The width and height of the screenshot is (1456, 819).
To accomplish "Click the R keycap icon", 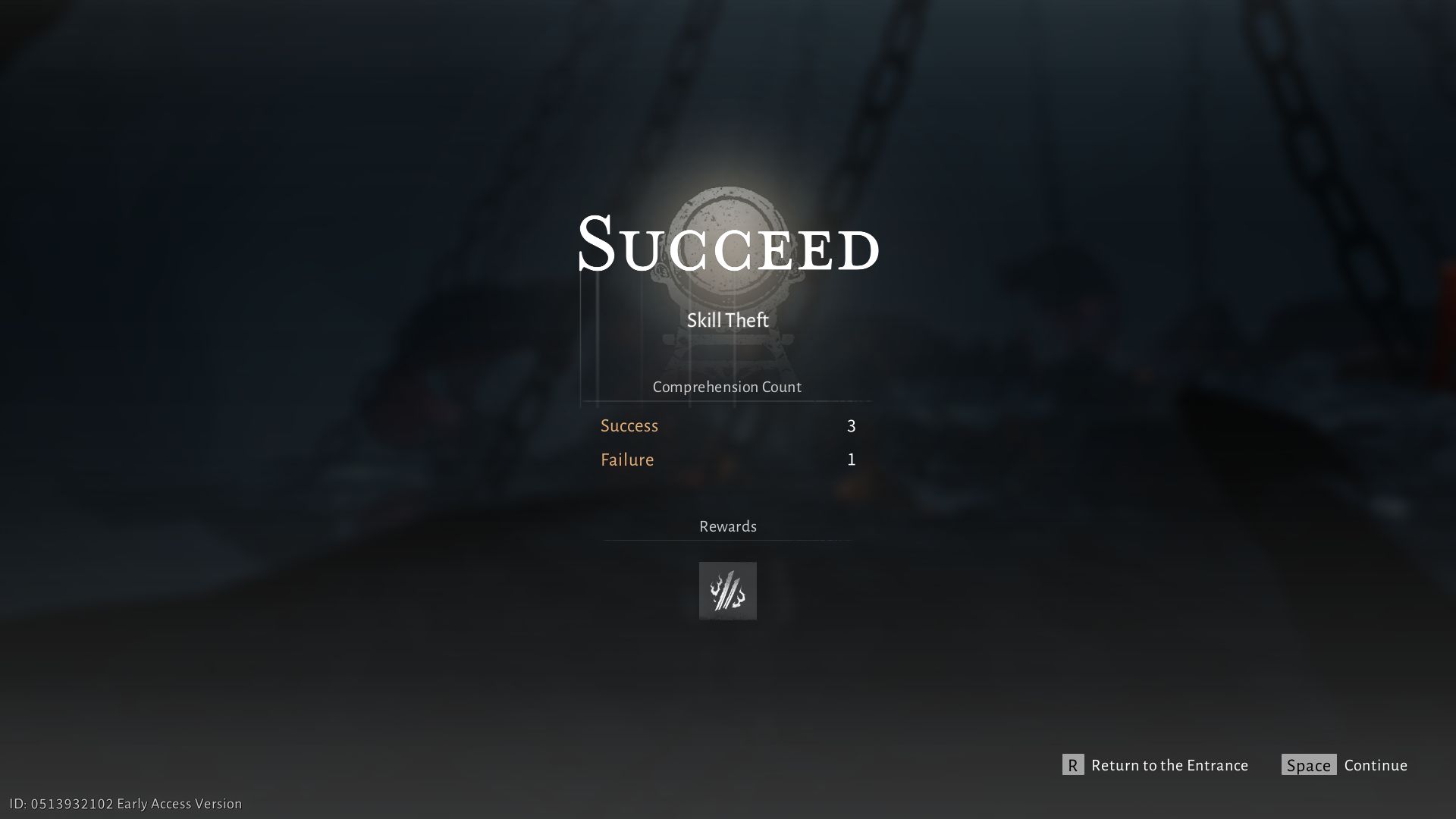I will 1071,766.
